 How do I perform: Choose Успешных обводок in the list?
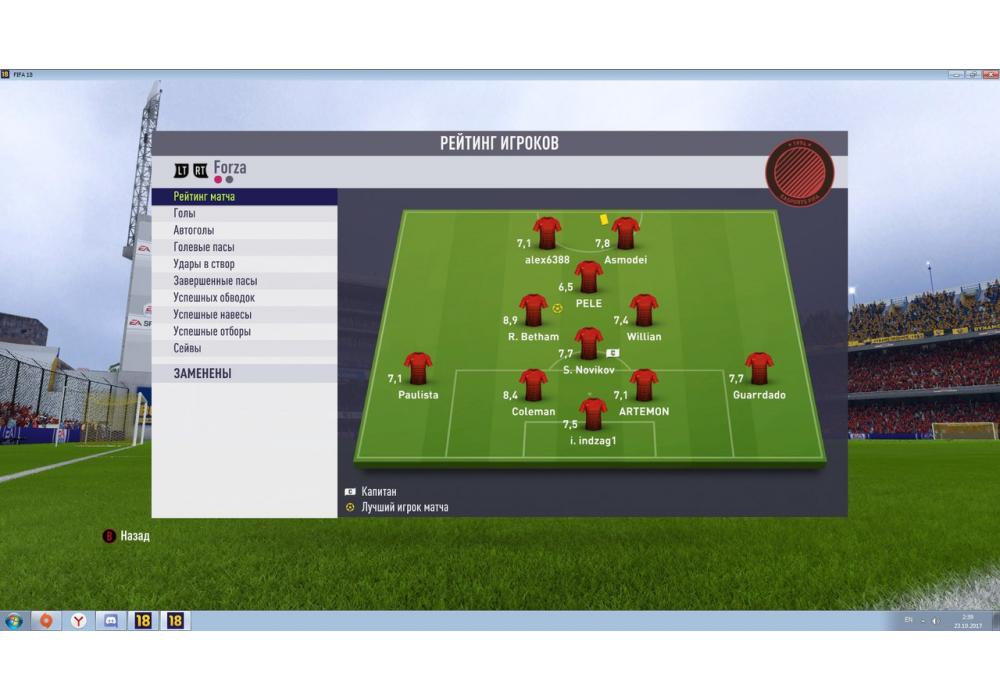[243, 298]
